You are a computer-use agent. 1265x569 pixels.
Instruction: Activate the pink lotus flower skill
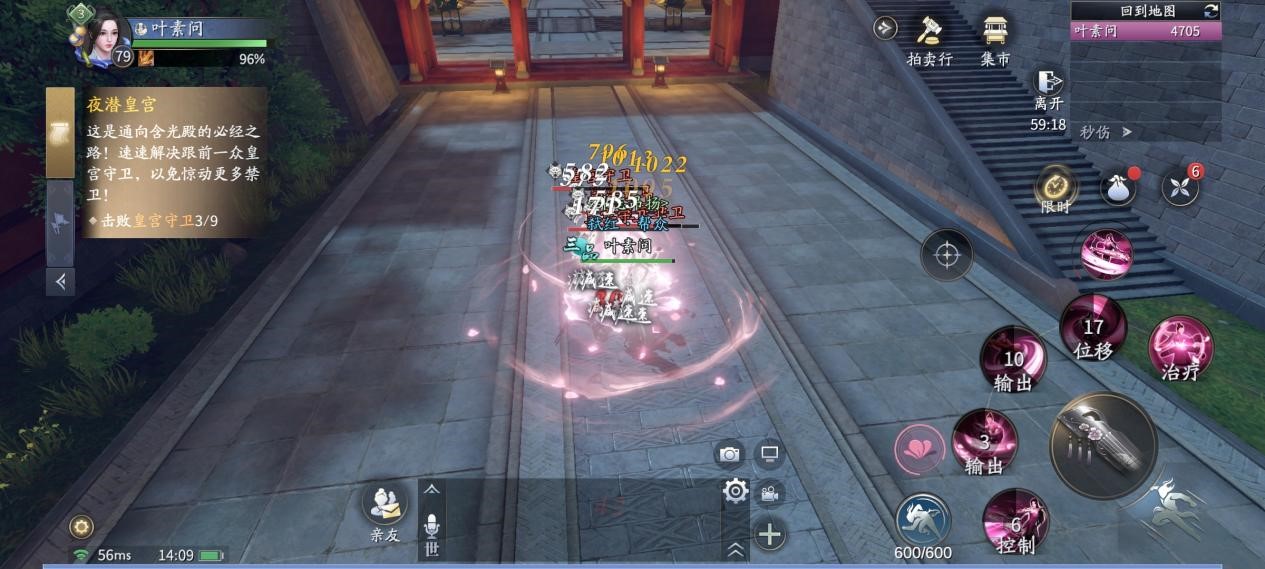(919, 448)
